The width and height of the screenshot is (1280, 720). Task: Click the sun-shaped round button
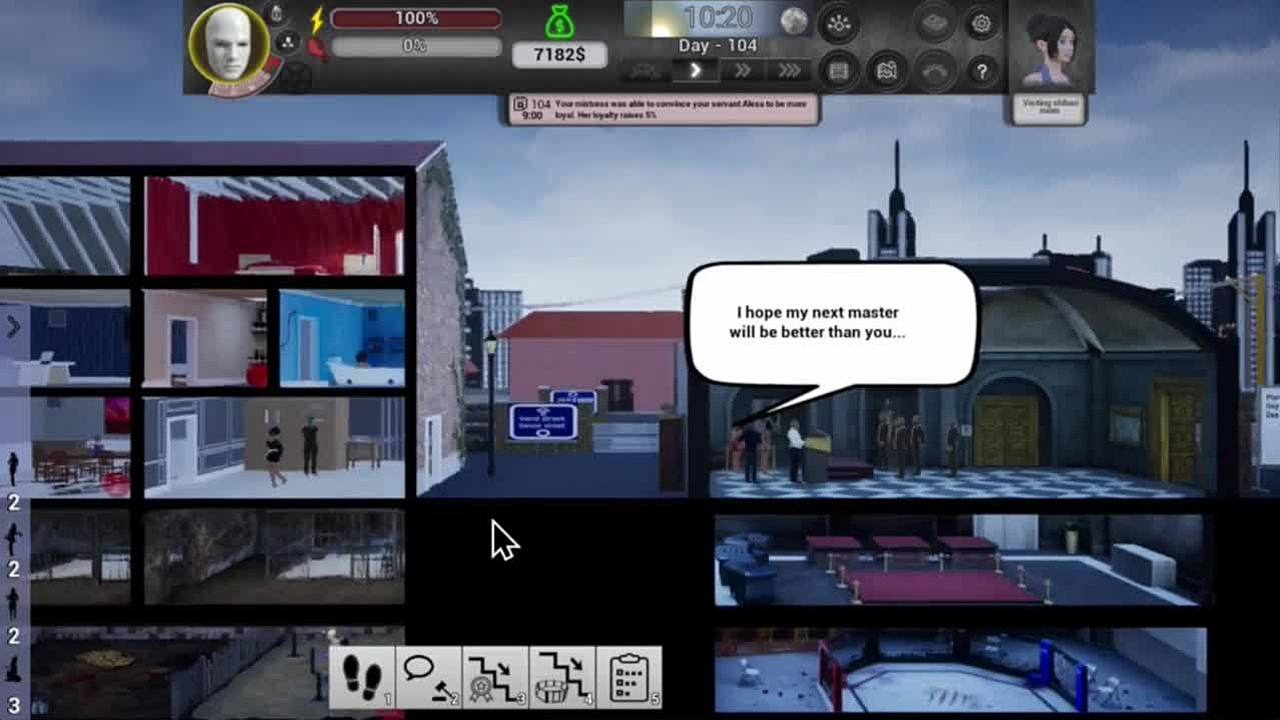point(839,25)
